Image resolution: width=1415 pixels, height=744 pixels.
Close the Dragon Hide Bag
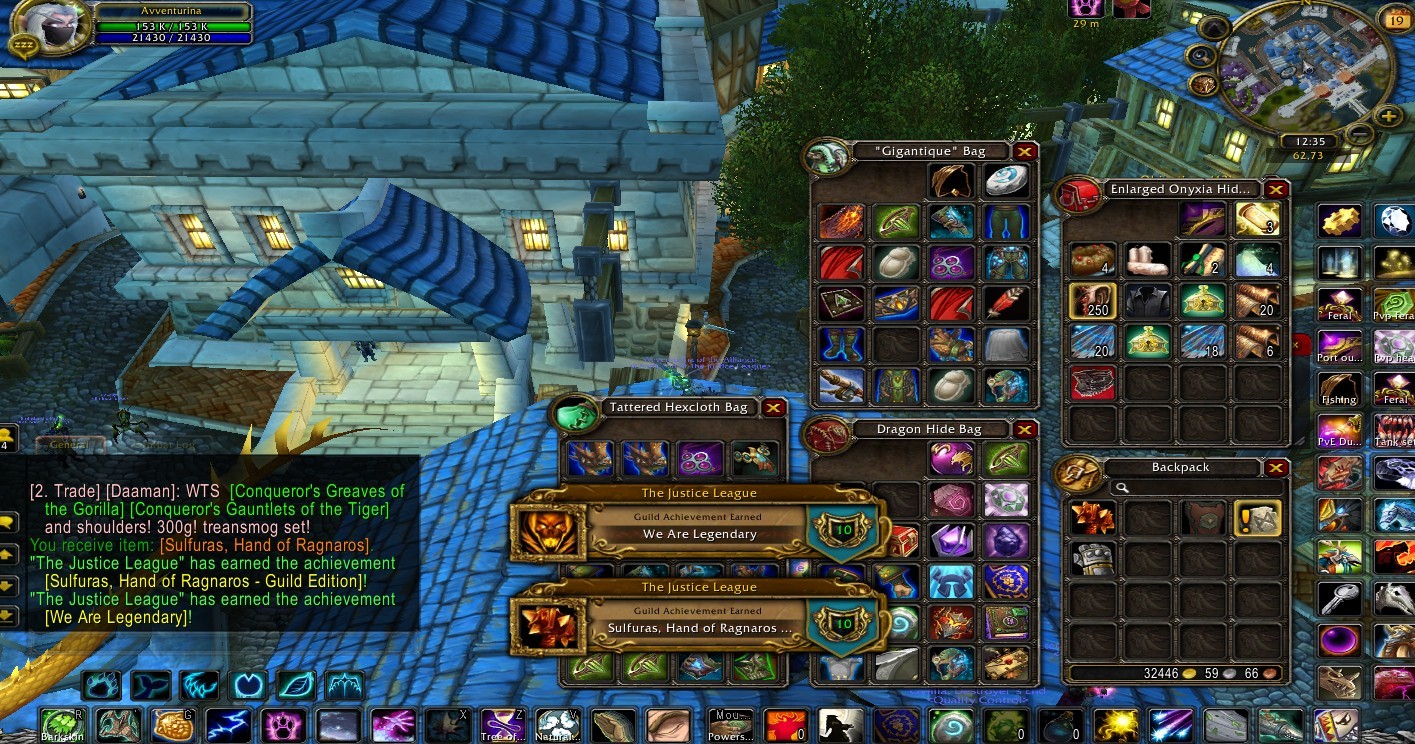click(x=1025, y=430)
